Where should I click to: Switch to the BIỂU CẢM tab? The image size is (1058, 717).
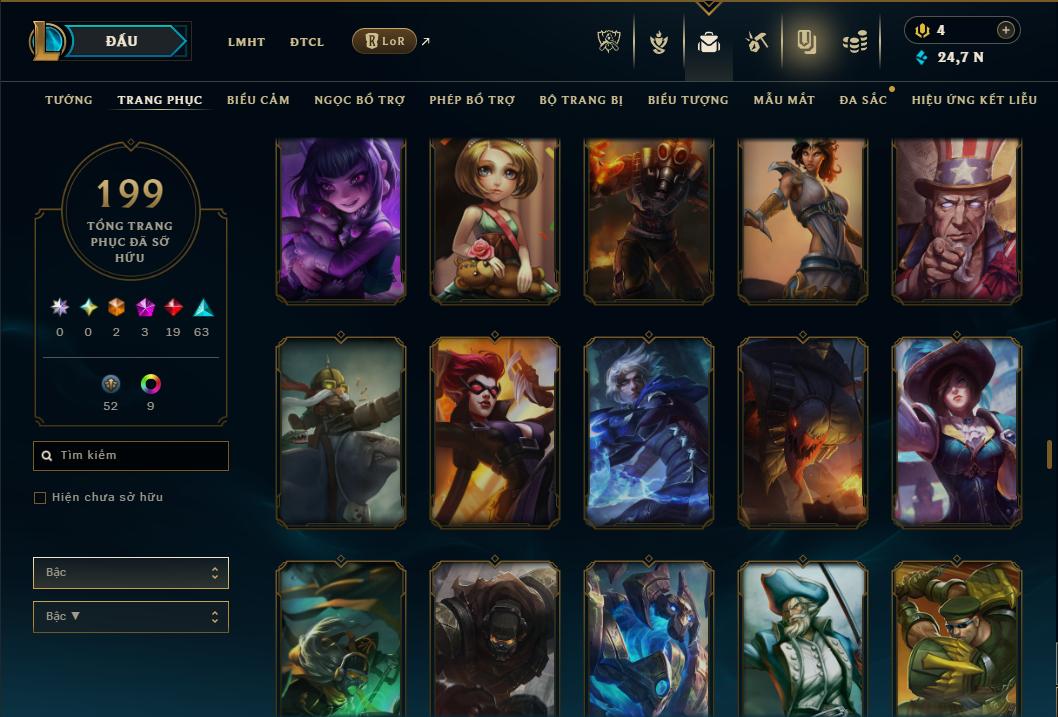pos(258,100)
